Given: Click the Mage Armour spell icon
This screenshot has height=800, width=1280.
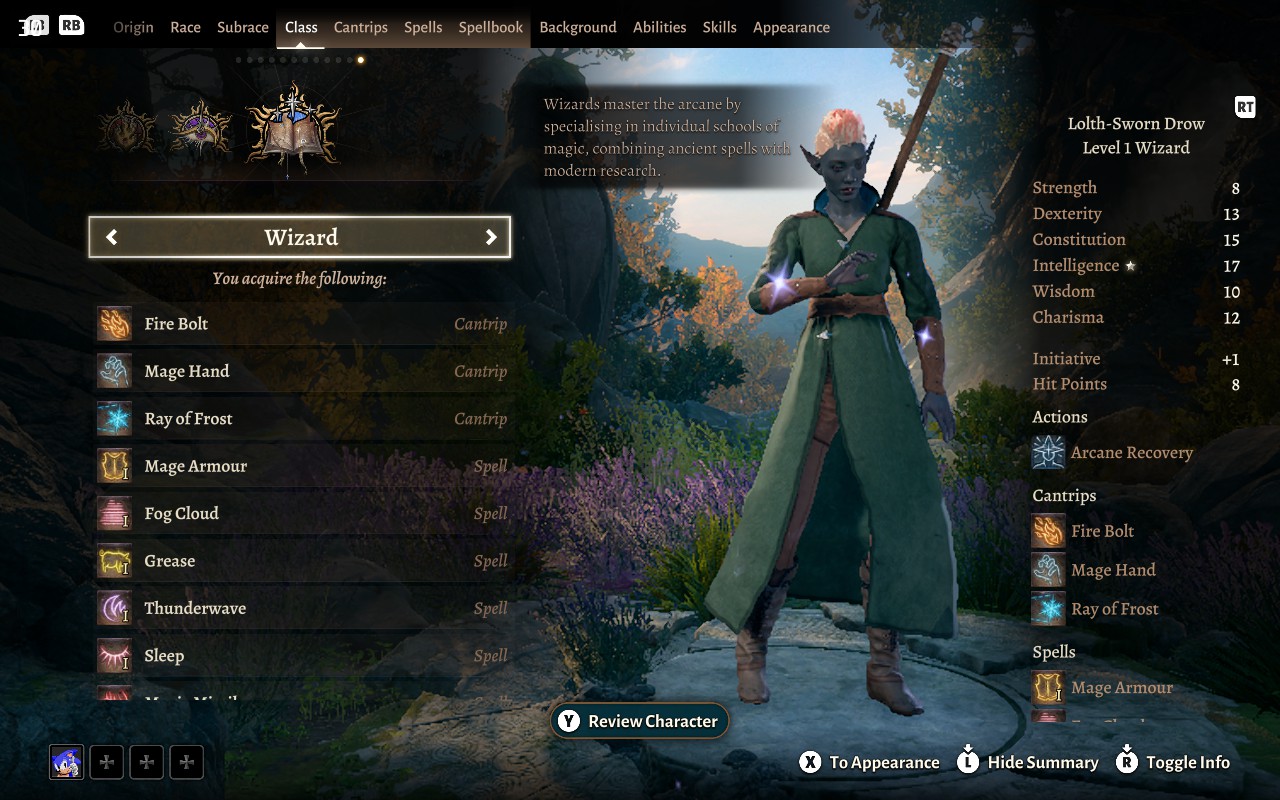Looking at the screenshot, I should 114,466.
